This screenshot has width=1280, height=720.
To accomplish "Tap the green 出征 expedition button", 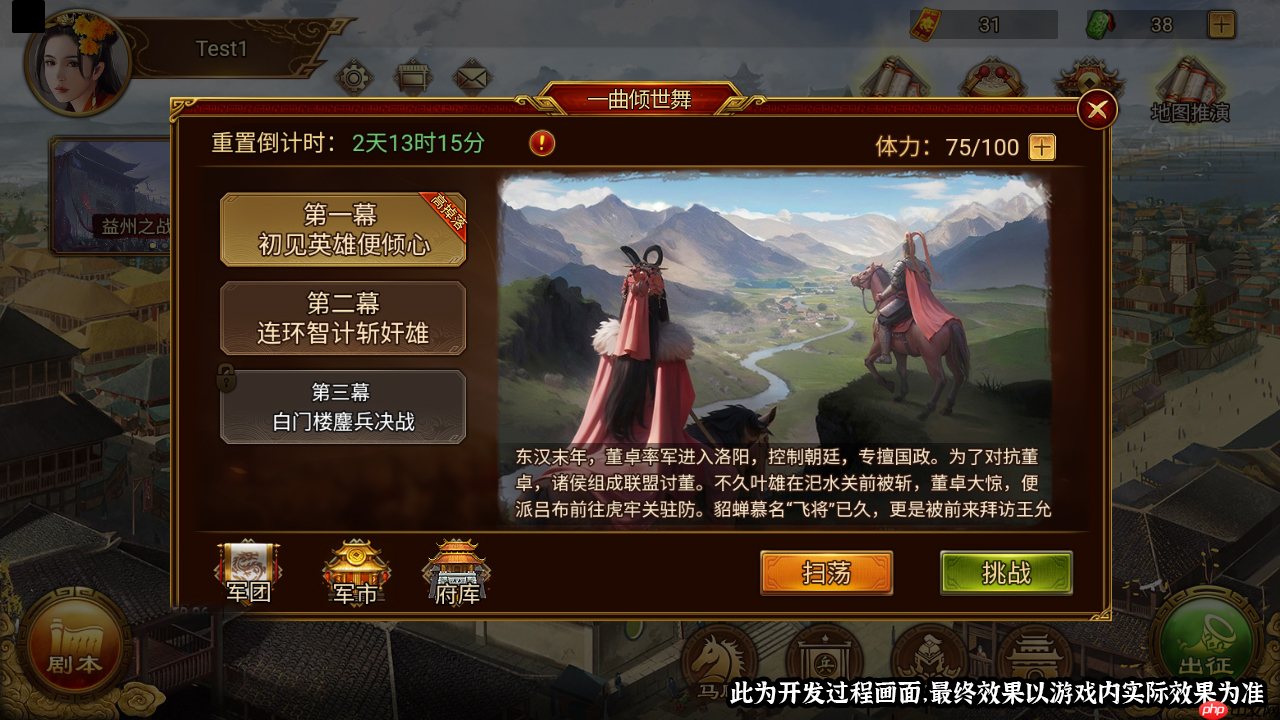I will point(1204,645).
